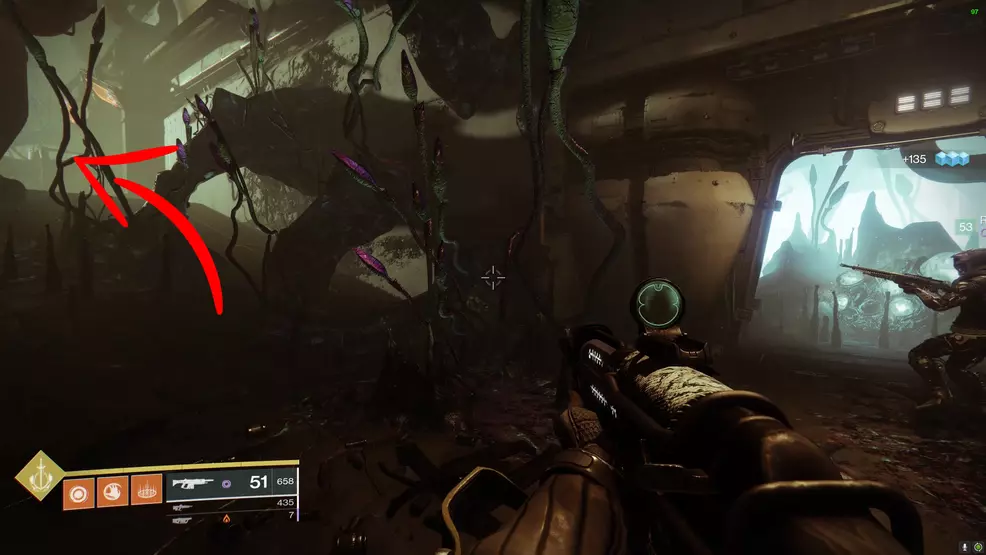This screenshot has width=986, height=555.
Task: Select the circular ring grenade ability icon
Action: click(77, 493)
